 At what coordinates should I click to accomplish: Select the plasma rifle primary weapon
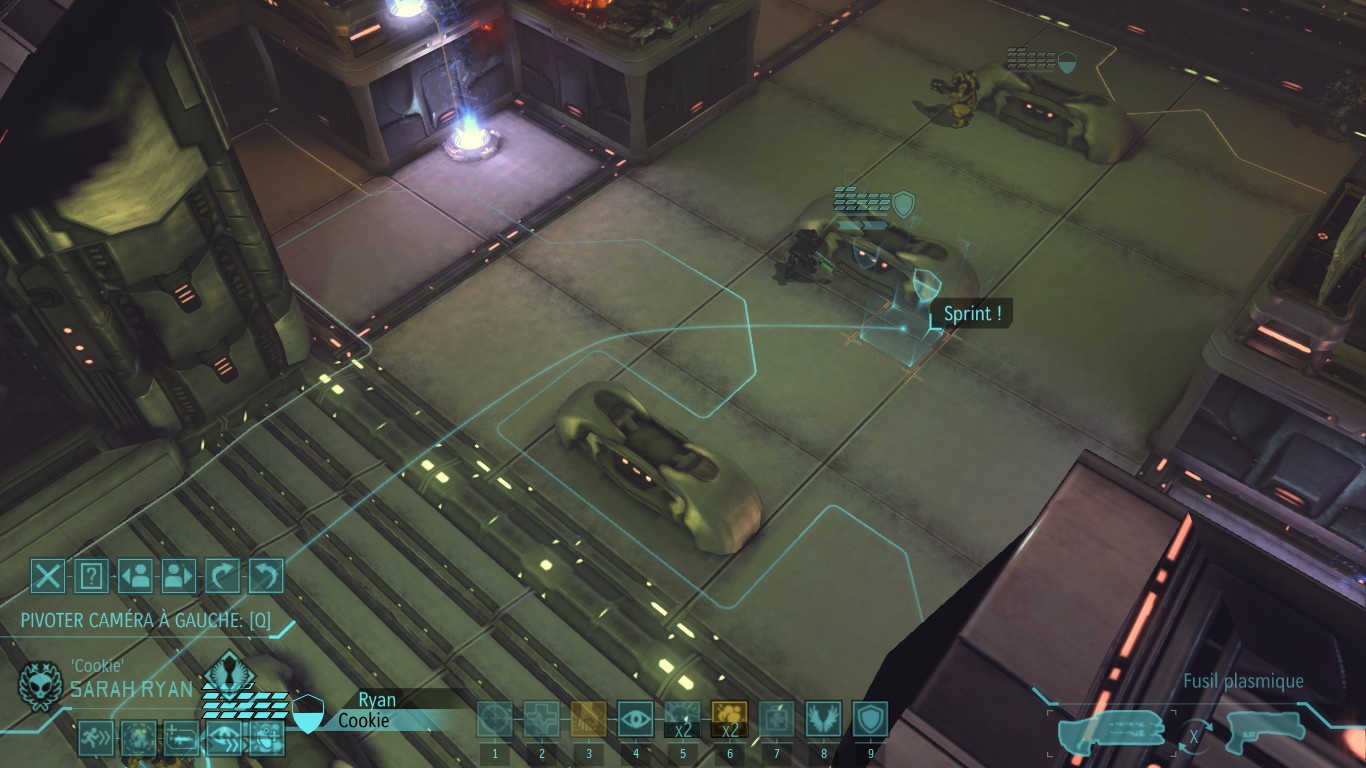(x=1112, y=731)
